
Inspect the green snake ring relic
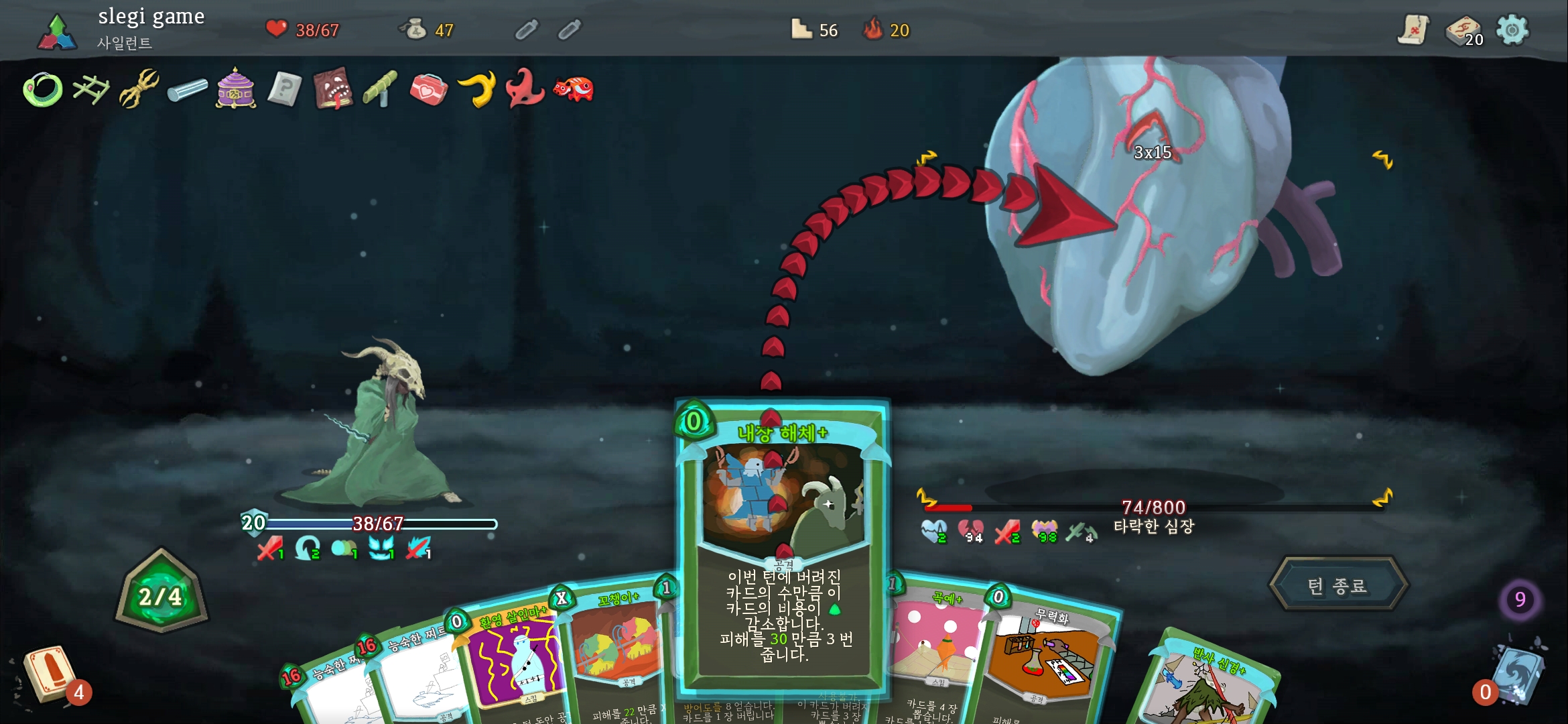(x=43, y=89)
